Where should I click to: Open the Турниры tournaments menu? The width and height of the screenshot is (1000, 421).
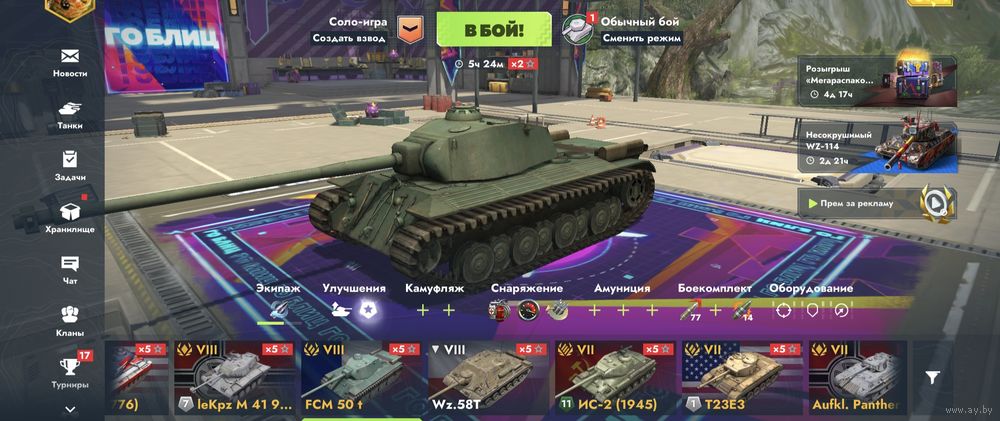pyautogui.click(x=70, y=371)
